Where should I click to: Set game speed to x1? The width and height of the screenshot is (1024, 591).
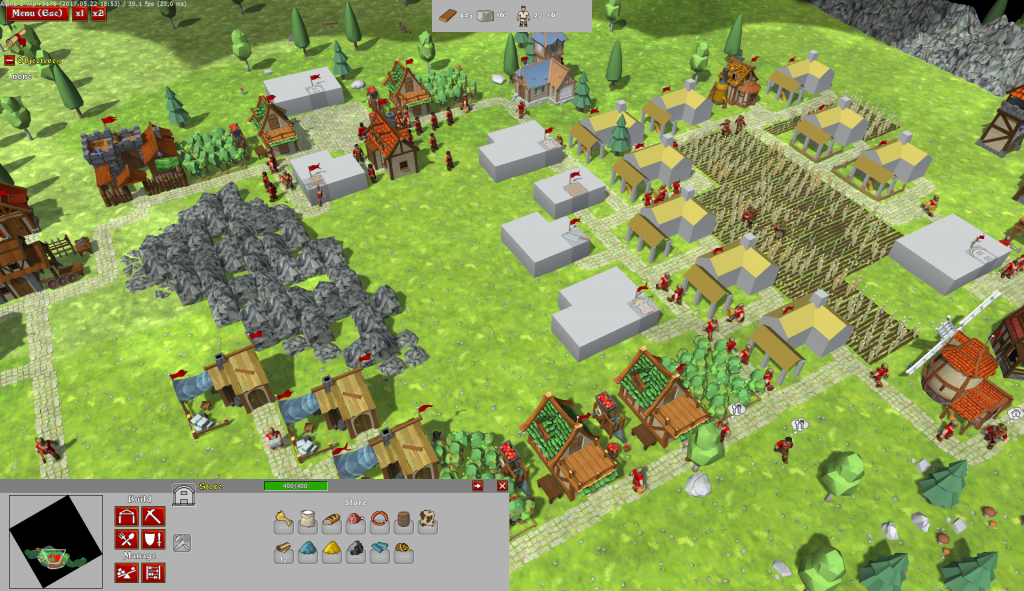[x=79, y=14]
